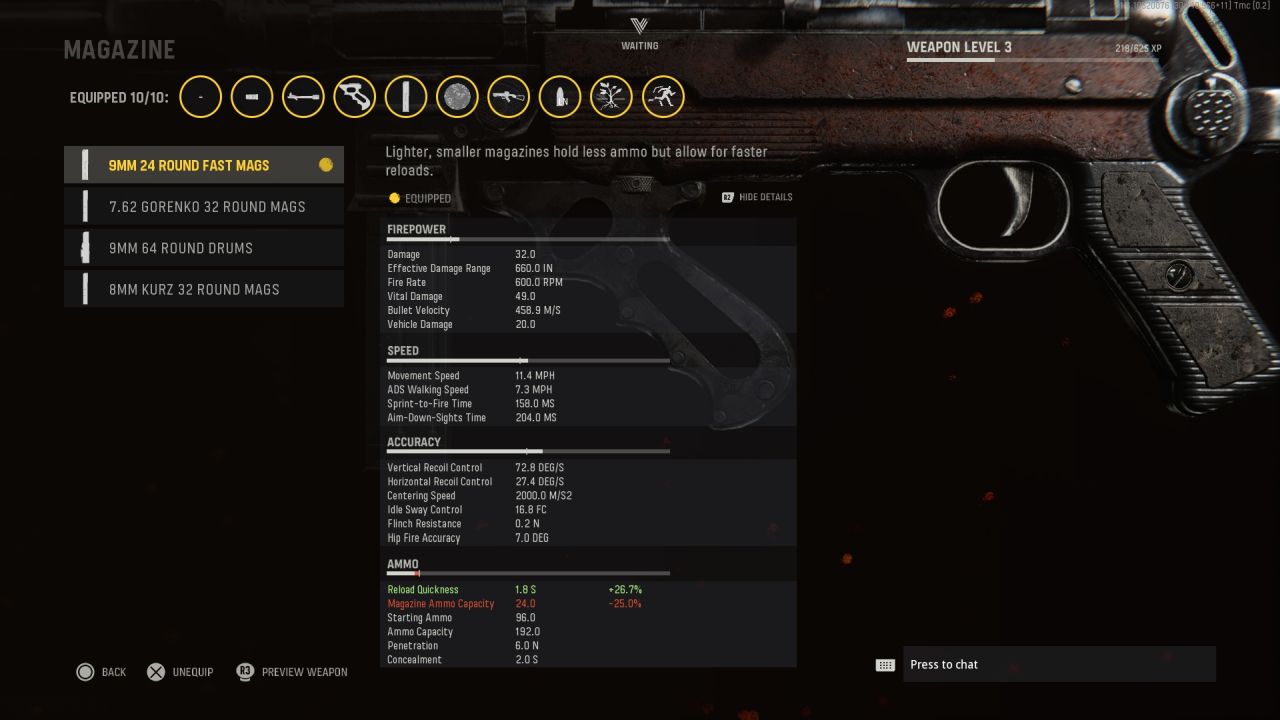1280x720 pixels.
Task: Click the equipped marker on 9mm Fast Mags
Action: tap(326, 164)
